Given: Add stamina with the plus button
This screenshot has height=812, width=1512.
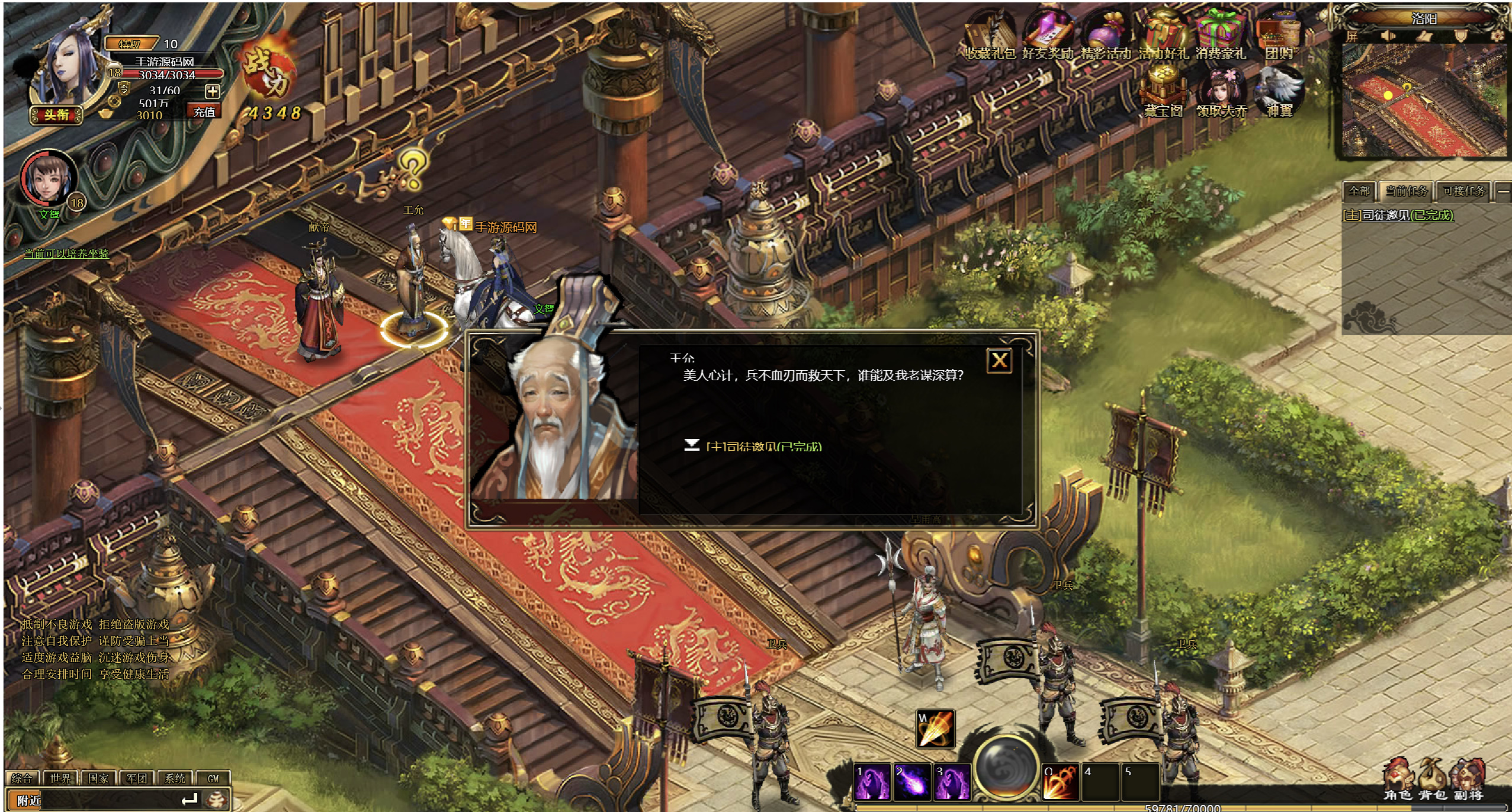Looking at the screenshot, I should [x=213, y=91].
